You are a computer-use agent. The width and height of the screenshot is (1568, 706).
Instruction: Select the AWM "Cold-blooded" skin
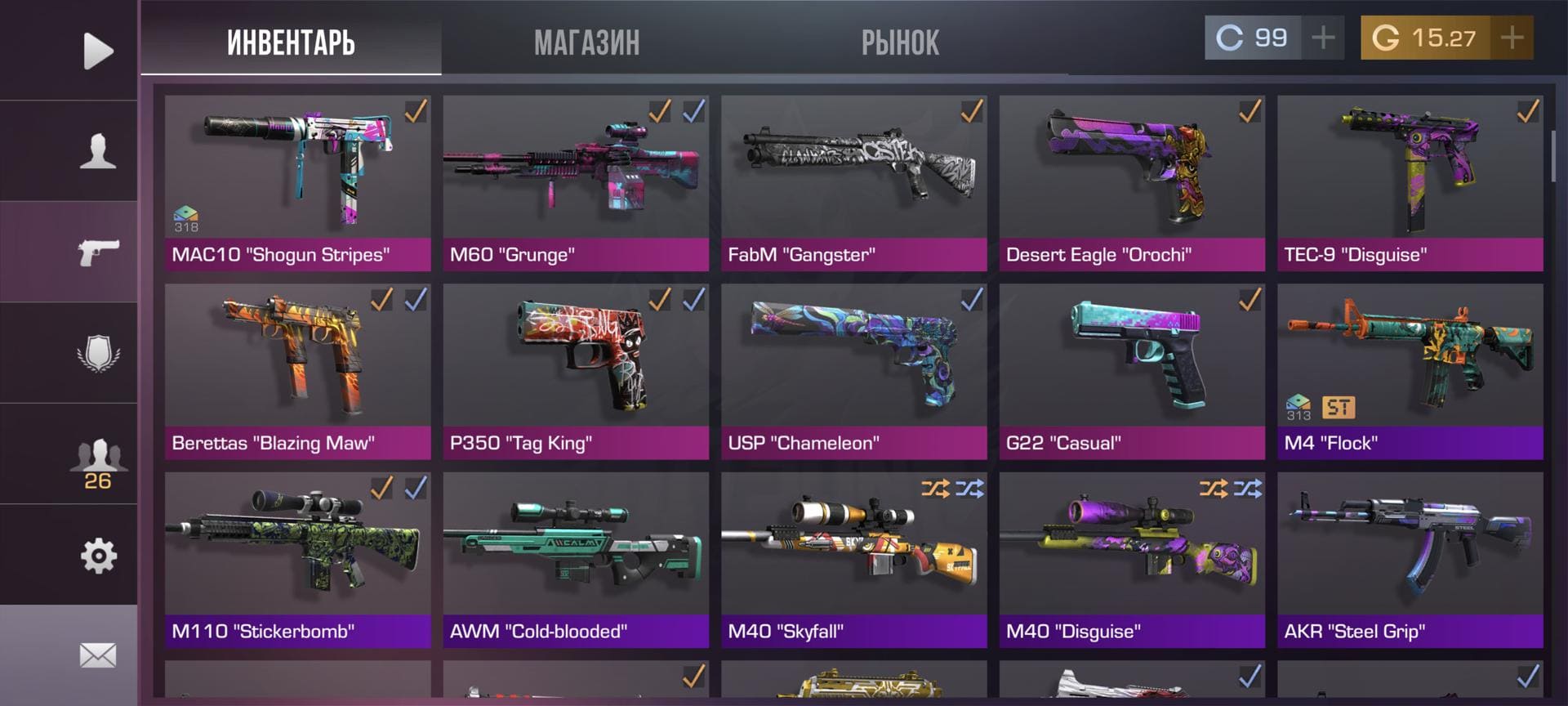pos(576,560)
